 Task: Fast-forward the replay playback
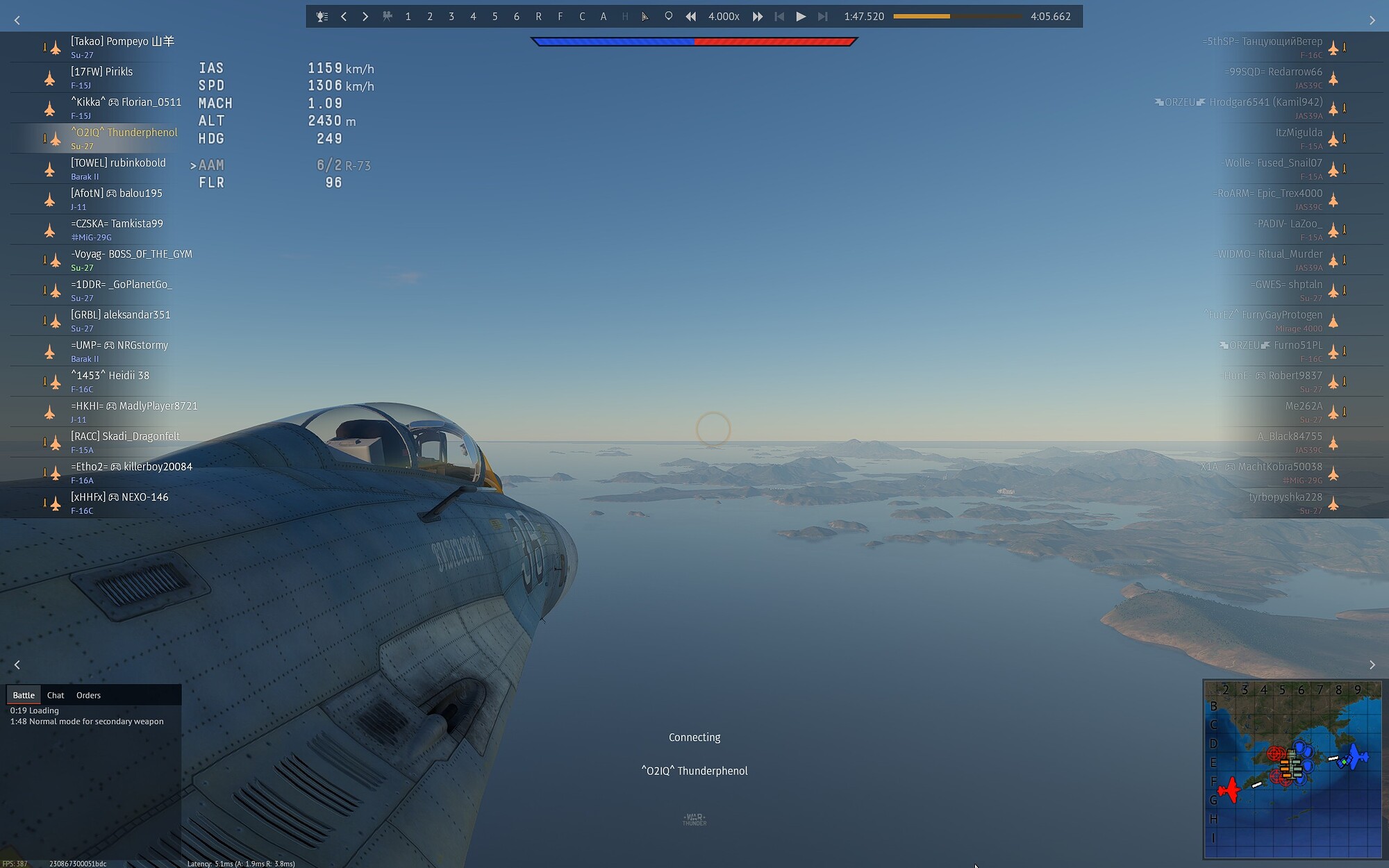coord(757,16)
